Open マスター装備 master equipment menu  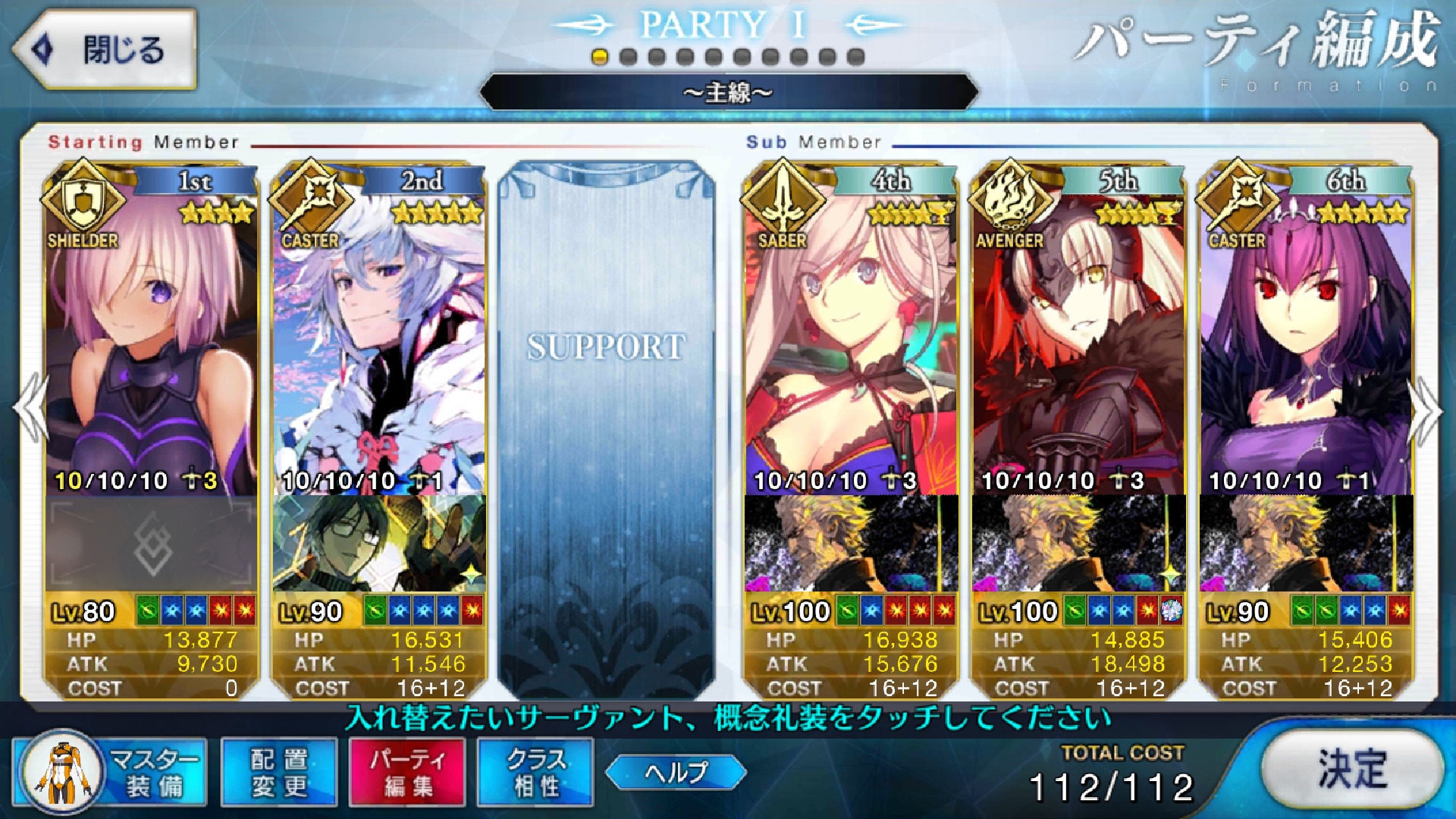point(111,772)
